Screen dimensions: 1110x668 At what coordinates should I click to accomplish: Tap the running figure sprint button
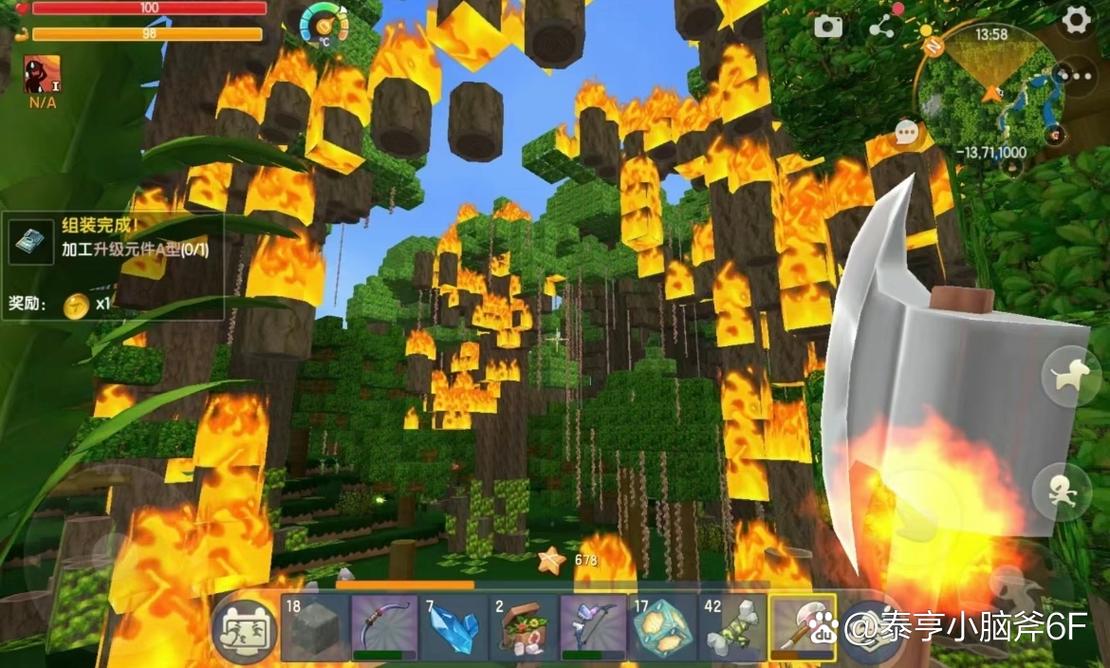click(x=1061, y=491)
